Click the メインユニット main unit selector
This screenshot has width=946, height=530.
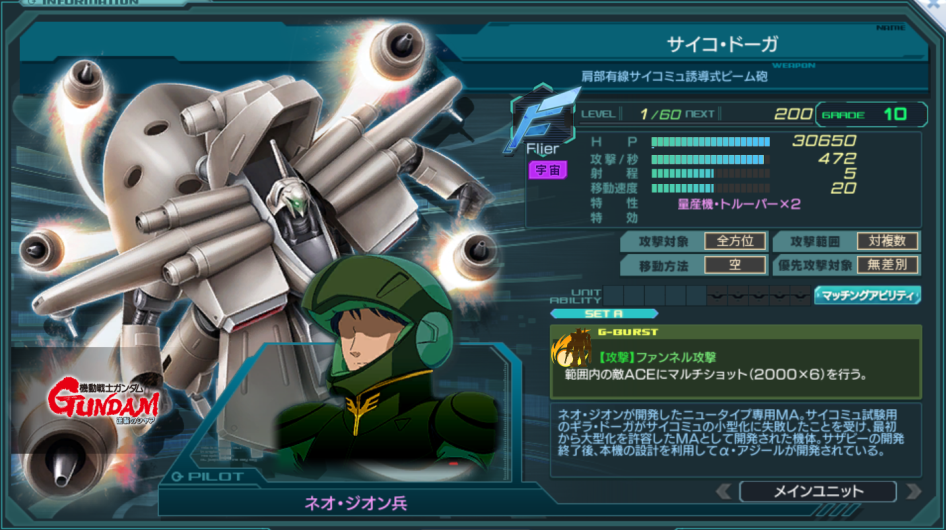coord(817,491)
